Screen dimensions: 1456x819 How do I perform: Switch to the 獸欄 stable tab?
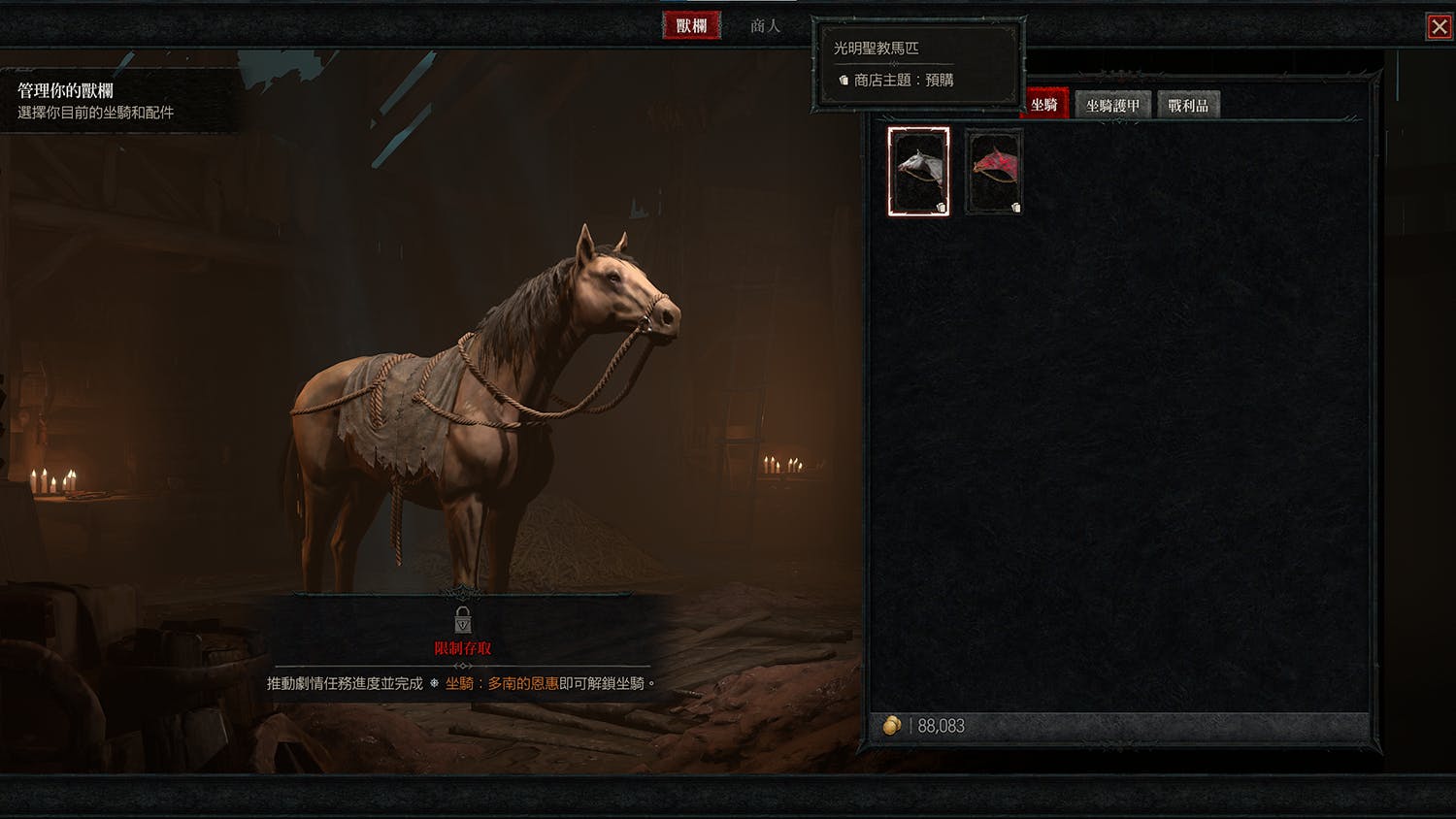click(x=691, y=26)
